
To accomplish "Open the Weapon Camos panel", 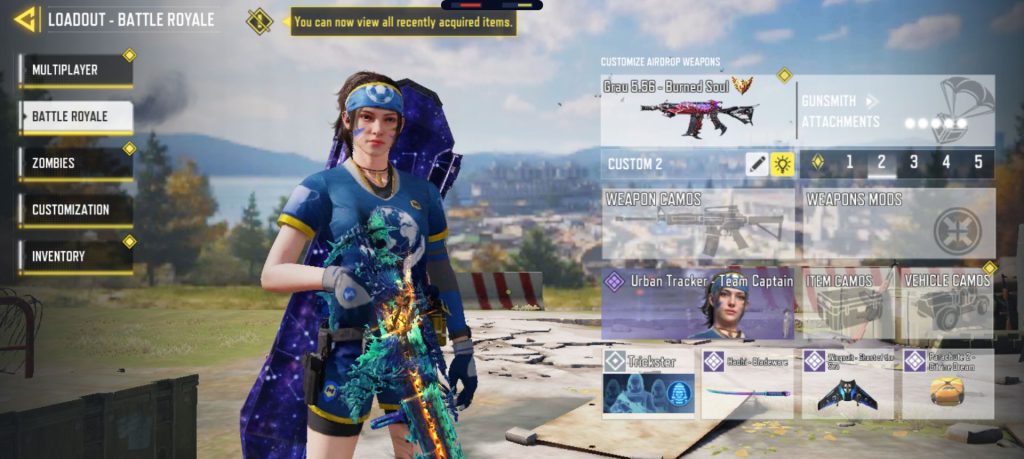I will (x=698, y=224).
